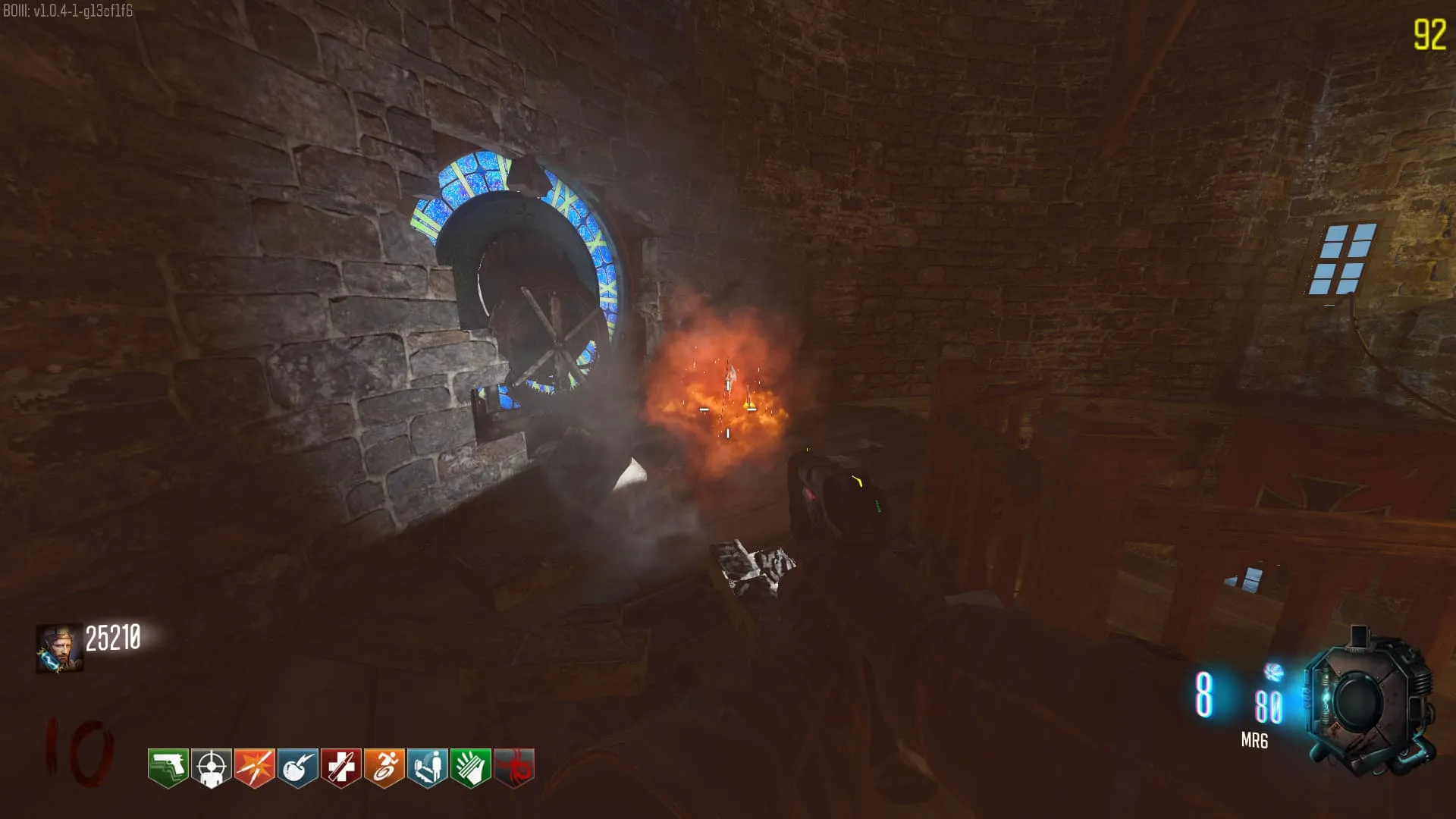Select the red cross and bullet perk
The image size is (1456, 819).
click(x=340, y=768)
